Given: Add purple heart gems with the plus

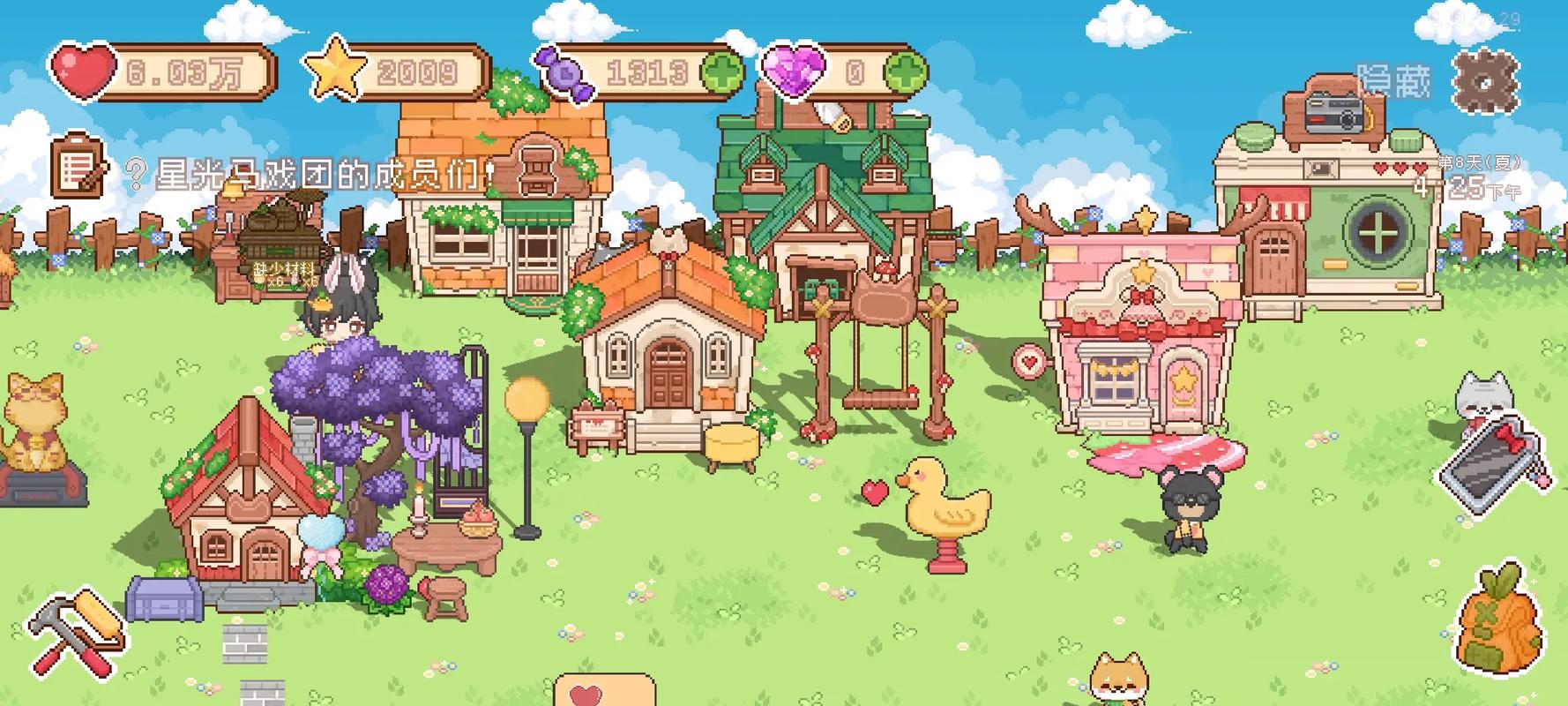Looking at the screenshot, I should 905,72.
